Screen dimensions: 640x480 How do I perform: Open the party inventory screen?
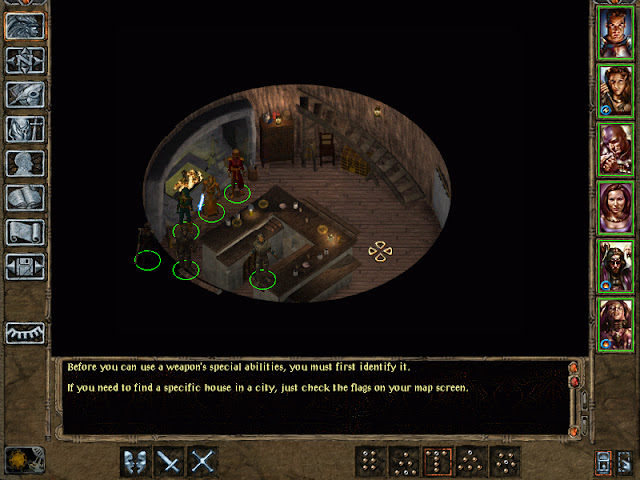tap(24, 129)
